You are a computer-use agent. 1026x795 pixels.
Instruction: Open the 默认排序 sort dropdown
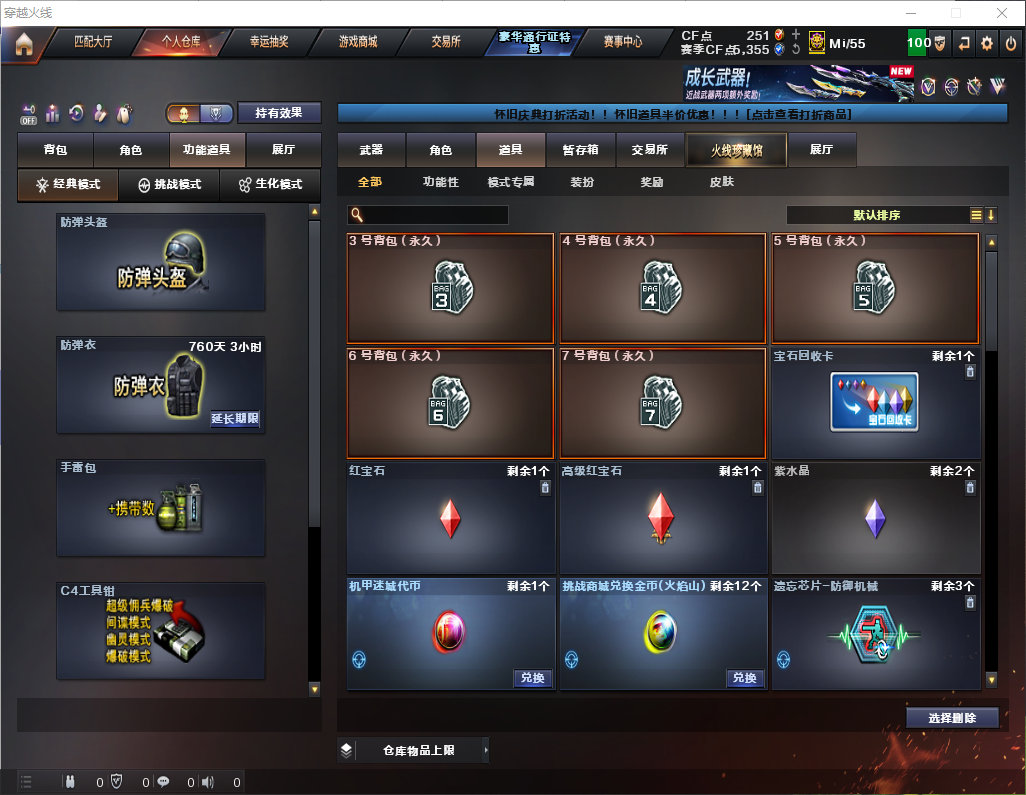point(876,215)
